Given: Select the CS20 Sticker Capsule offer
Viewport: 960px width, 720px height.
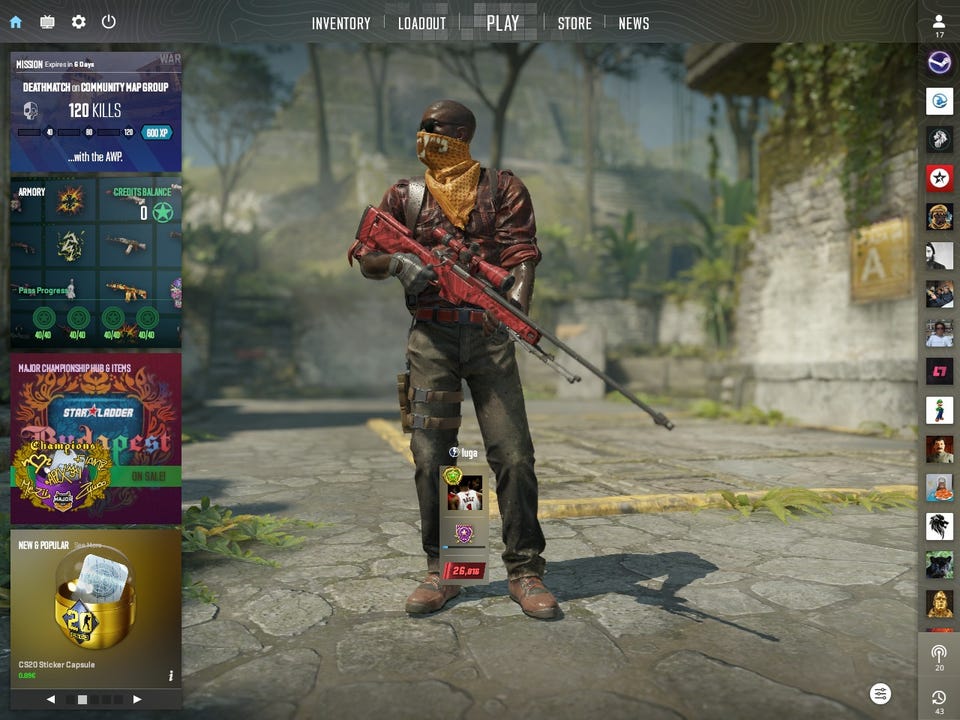Looking at the screenshot, I should tap(96, 605).
